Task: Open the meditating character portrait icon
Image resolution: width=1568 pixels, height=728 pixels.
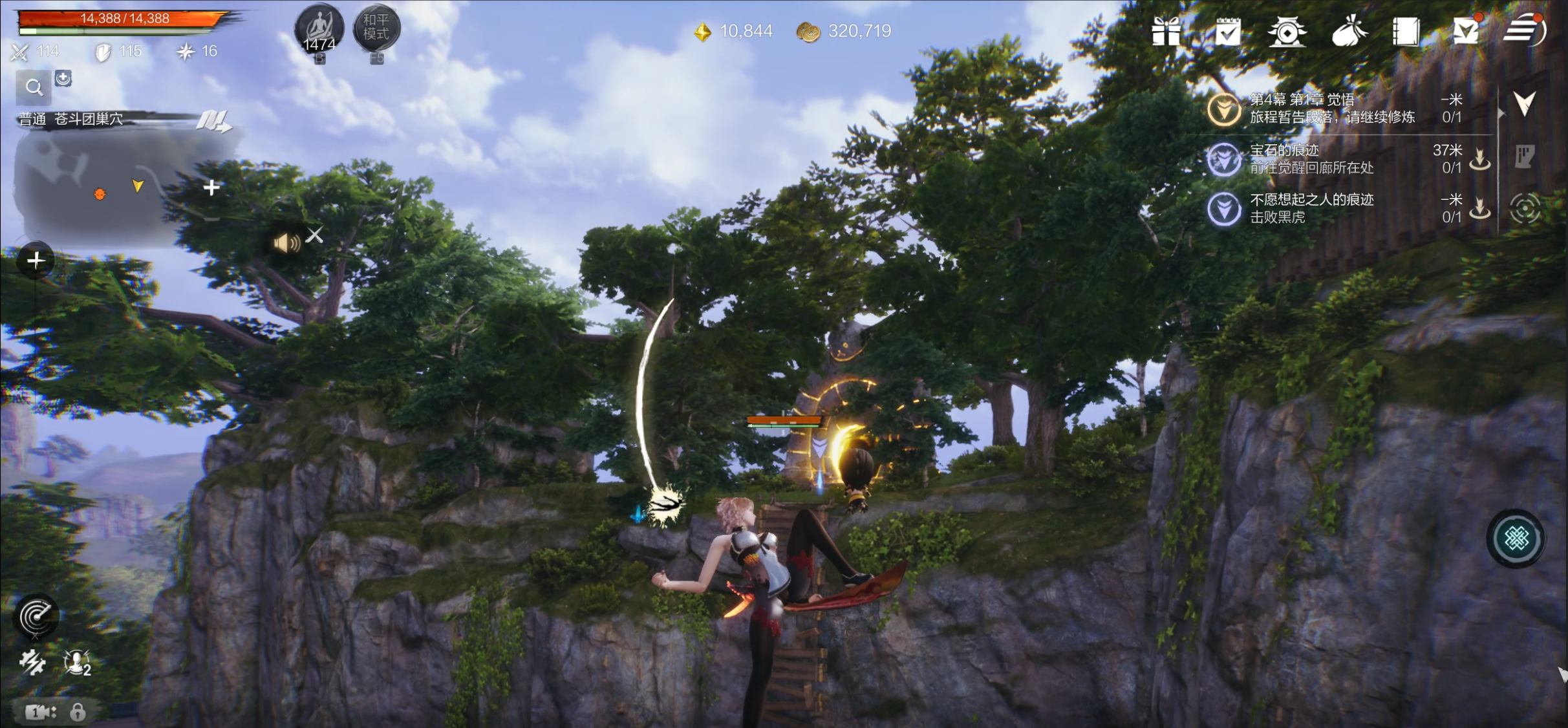Action: [319, 28]
